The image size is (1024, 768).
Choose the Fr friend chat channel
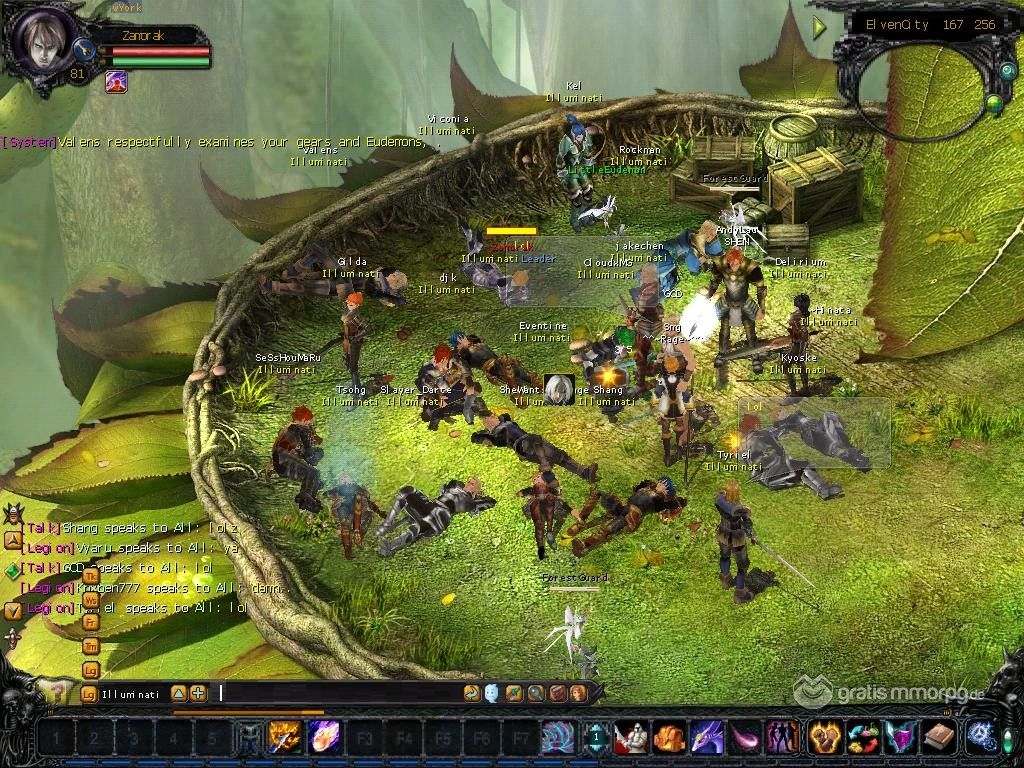coord(90,622)
